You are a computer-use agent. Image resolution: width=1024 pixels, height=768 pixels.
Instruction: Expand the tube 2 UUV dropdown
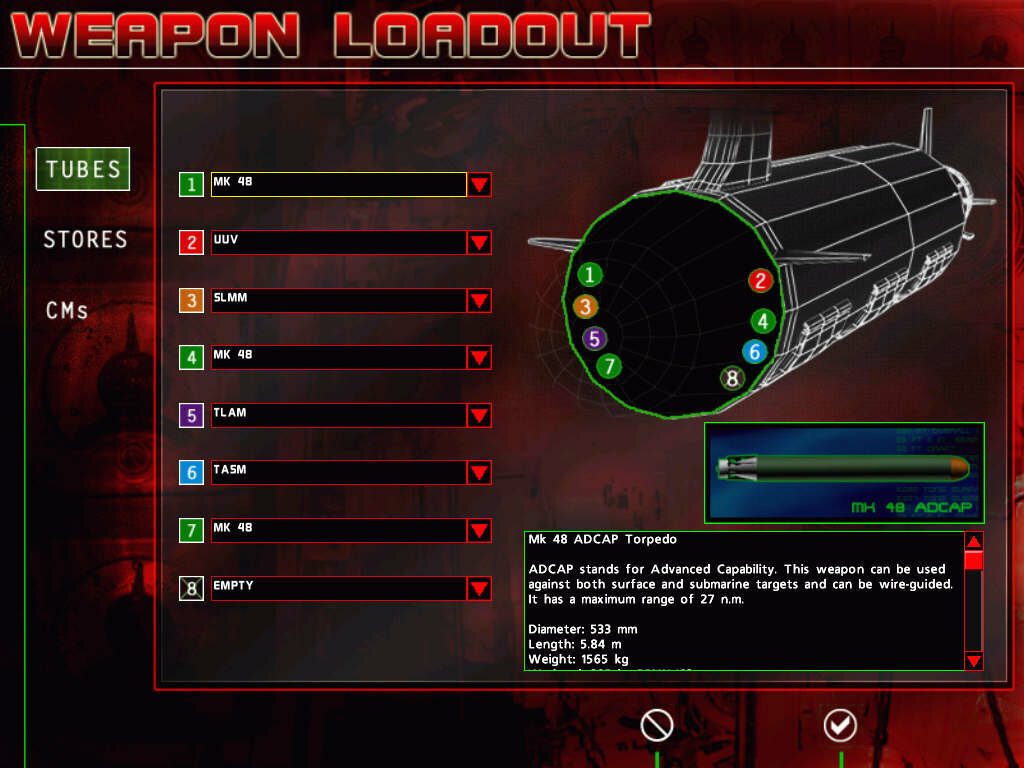tap(479, 243)
